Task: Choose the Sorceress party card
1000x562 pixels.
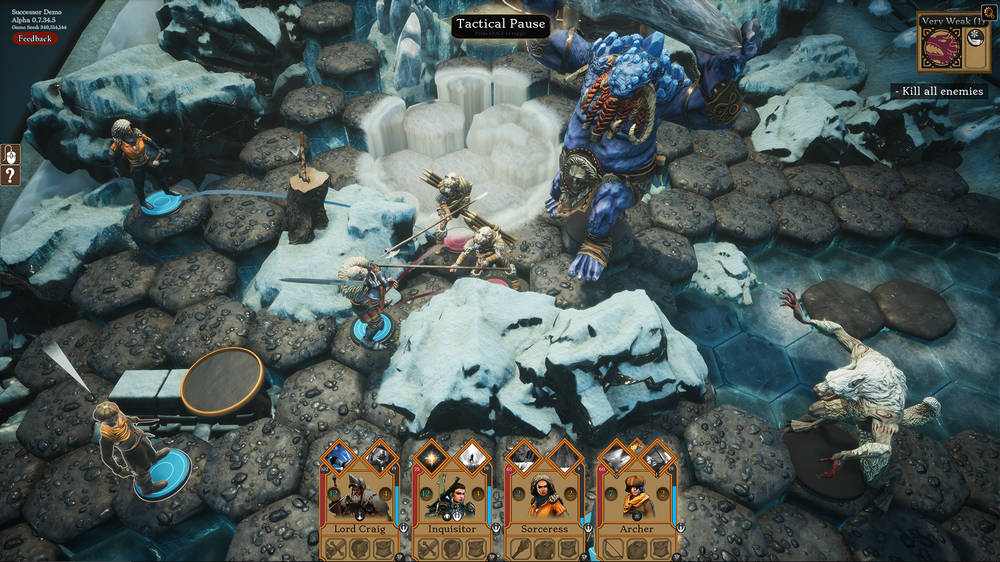Action: click(544, 498)
